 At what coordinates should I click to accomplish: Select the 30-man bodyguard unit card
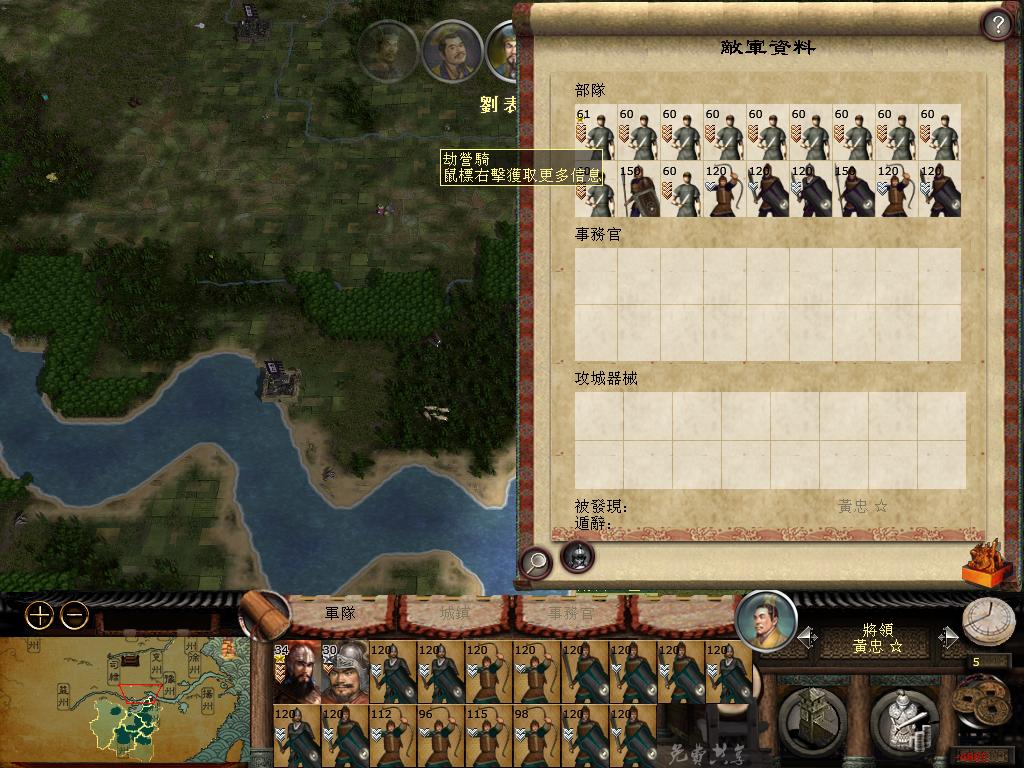click(x=345, y=671)
